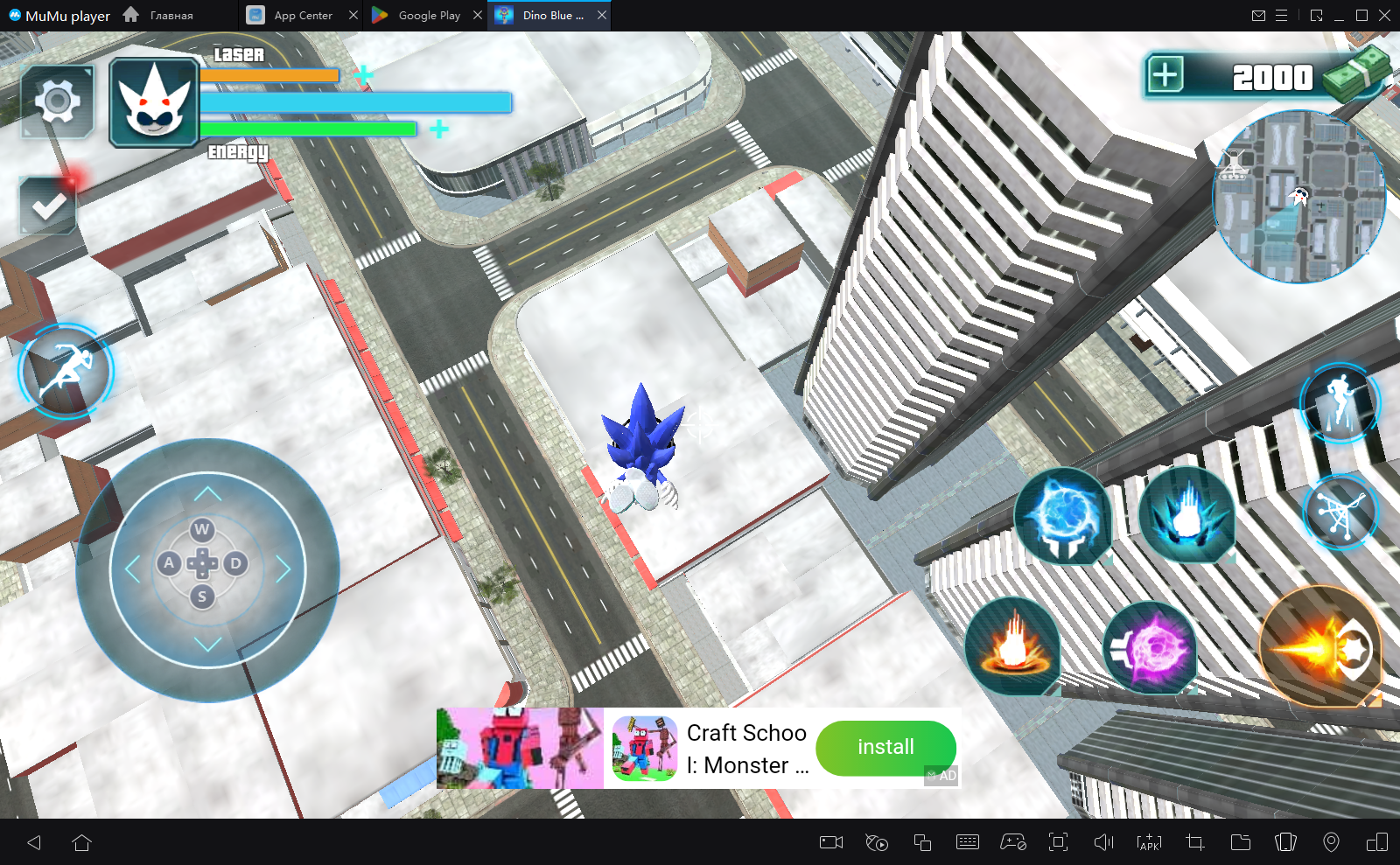Open the circular city minimap
This screenshot has height=865, width=1400.
[1299, 197]
